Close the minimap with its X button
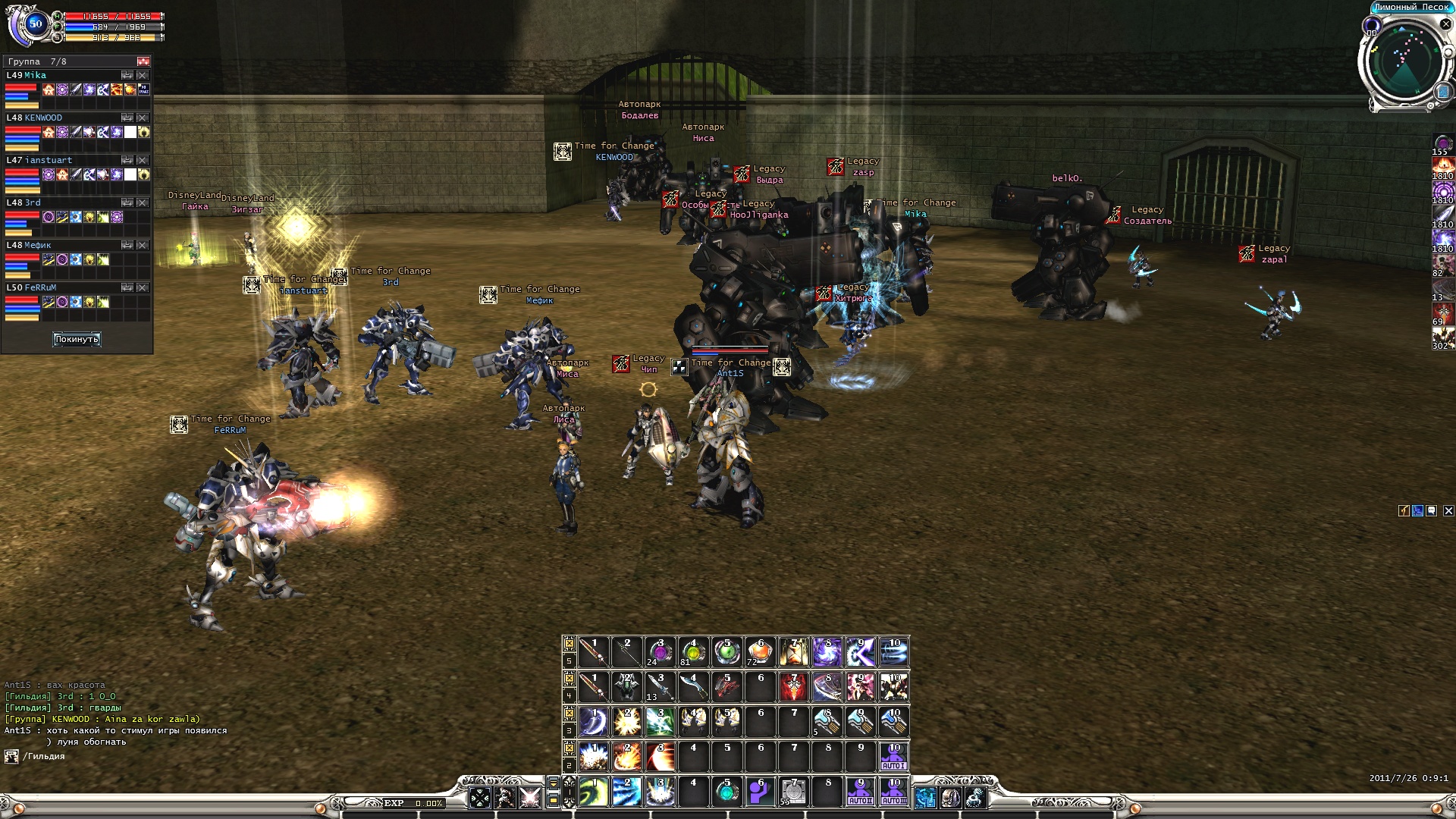 click(1445, 24)
